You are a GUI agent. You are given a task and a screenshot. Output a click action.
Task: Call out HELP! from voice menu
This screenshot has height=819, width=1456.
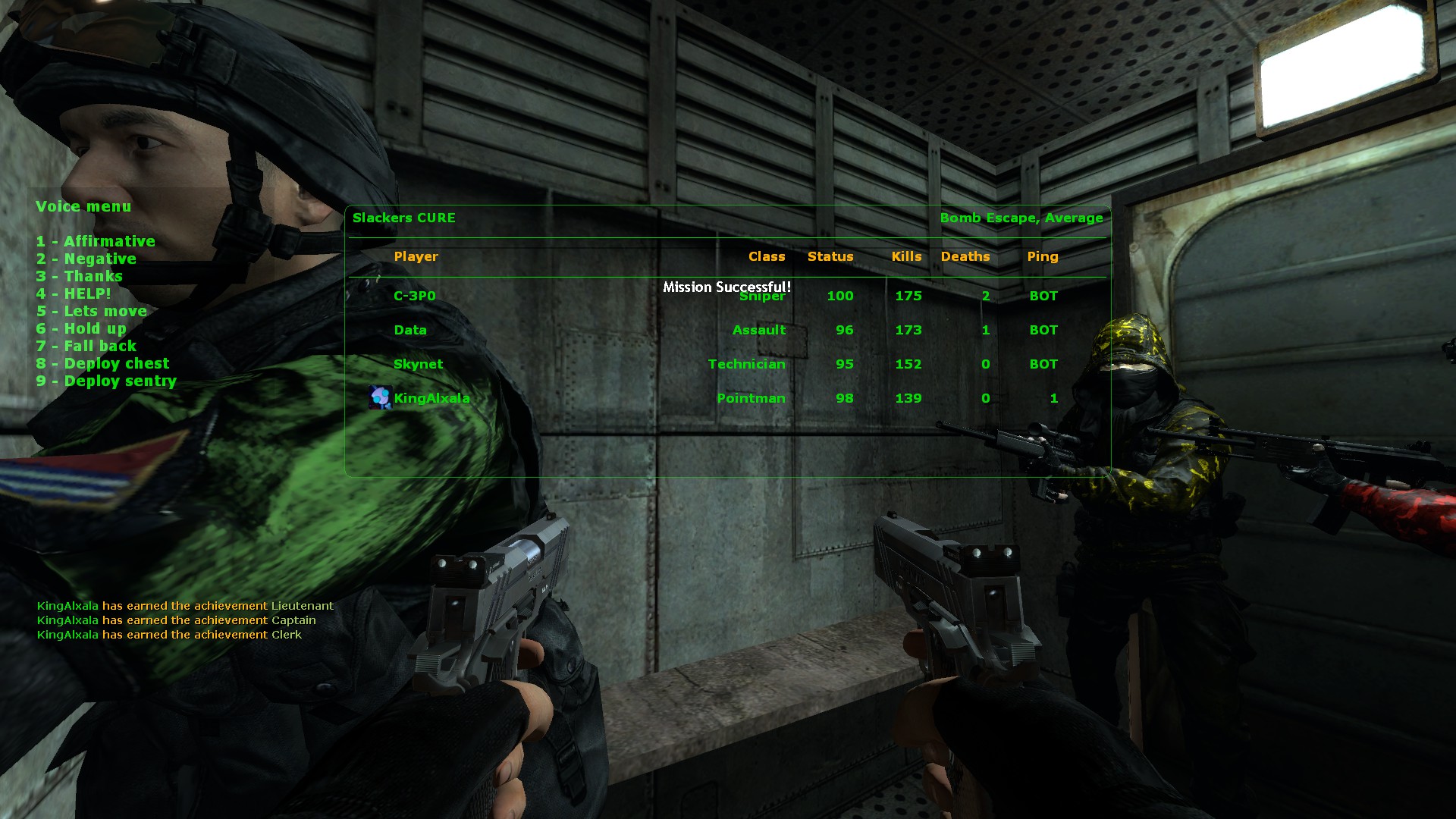(74, 293)
